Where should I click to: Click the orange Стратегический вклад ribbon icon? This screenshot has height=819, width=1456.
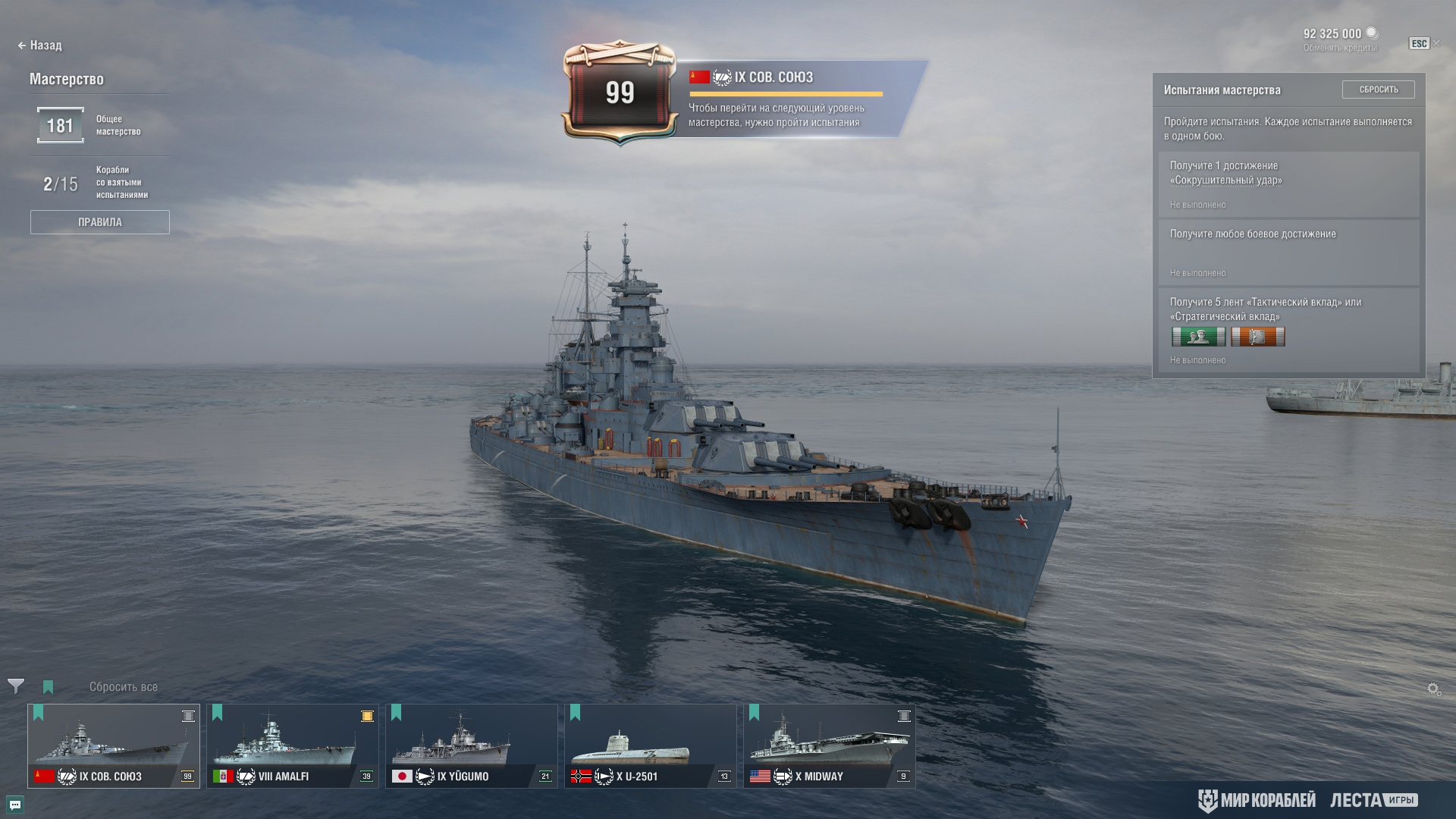click(x=1257, y=337)
